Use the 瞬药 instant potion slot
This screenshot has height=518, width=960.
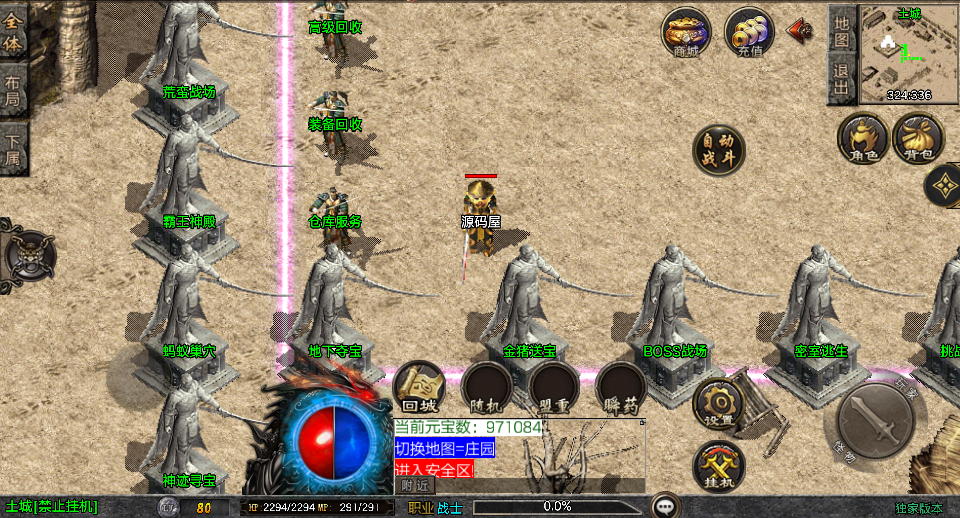621,388
